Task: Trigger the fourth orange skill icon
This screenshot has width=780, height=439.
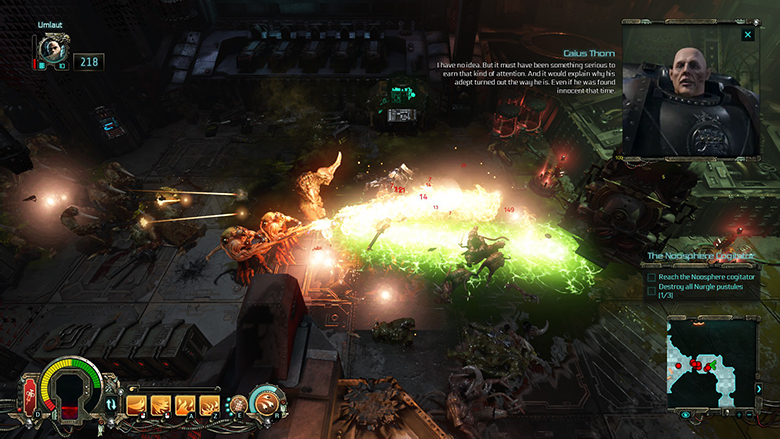Action: point(209,405)
